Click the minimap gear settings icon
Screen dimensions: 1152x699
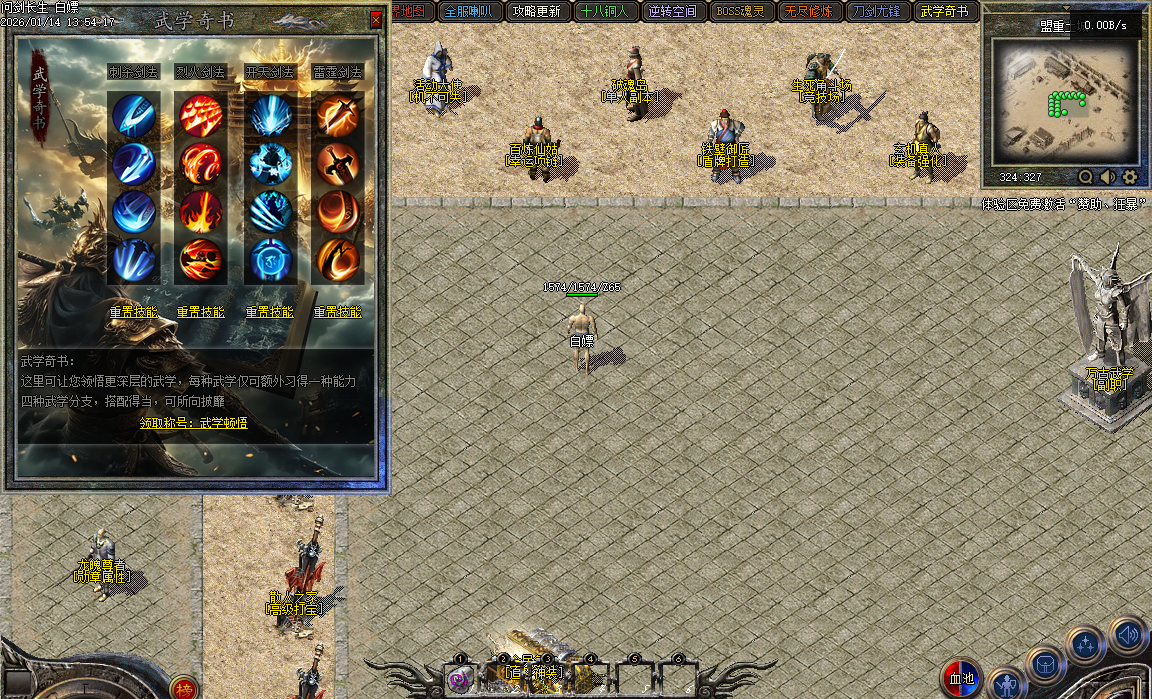(1130, 177)
